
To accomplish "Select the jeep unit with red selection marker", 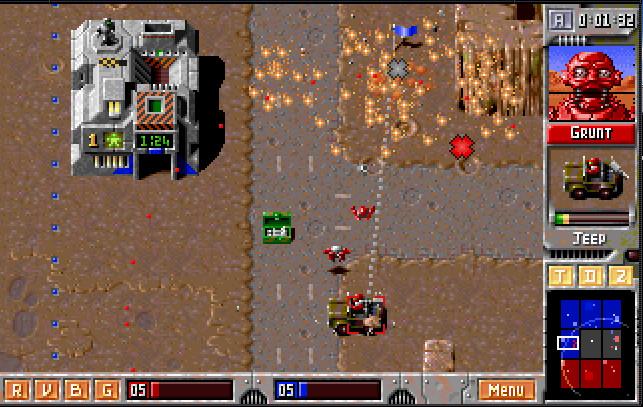I will pos(358,315).
